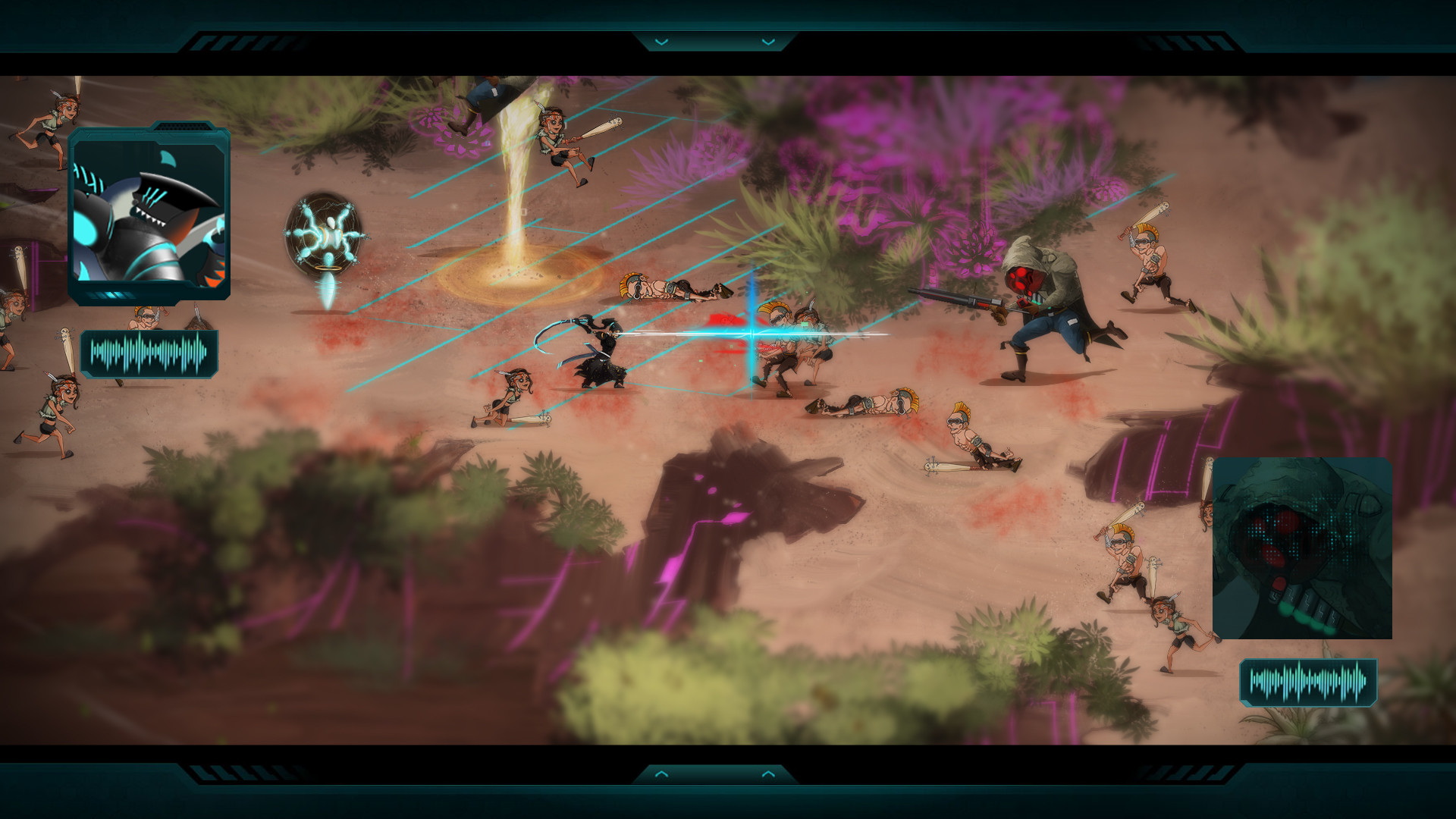This screenshot has height=819, width=1456.
Task: Select the bat-swinging raider near the beacon
Action: pos(557,144)
